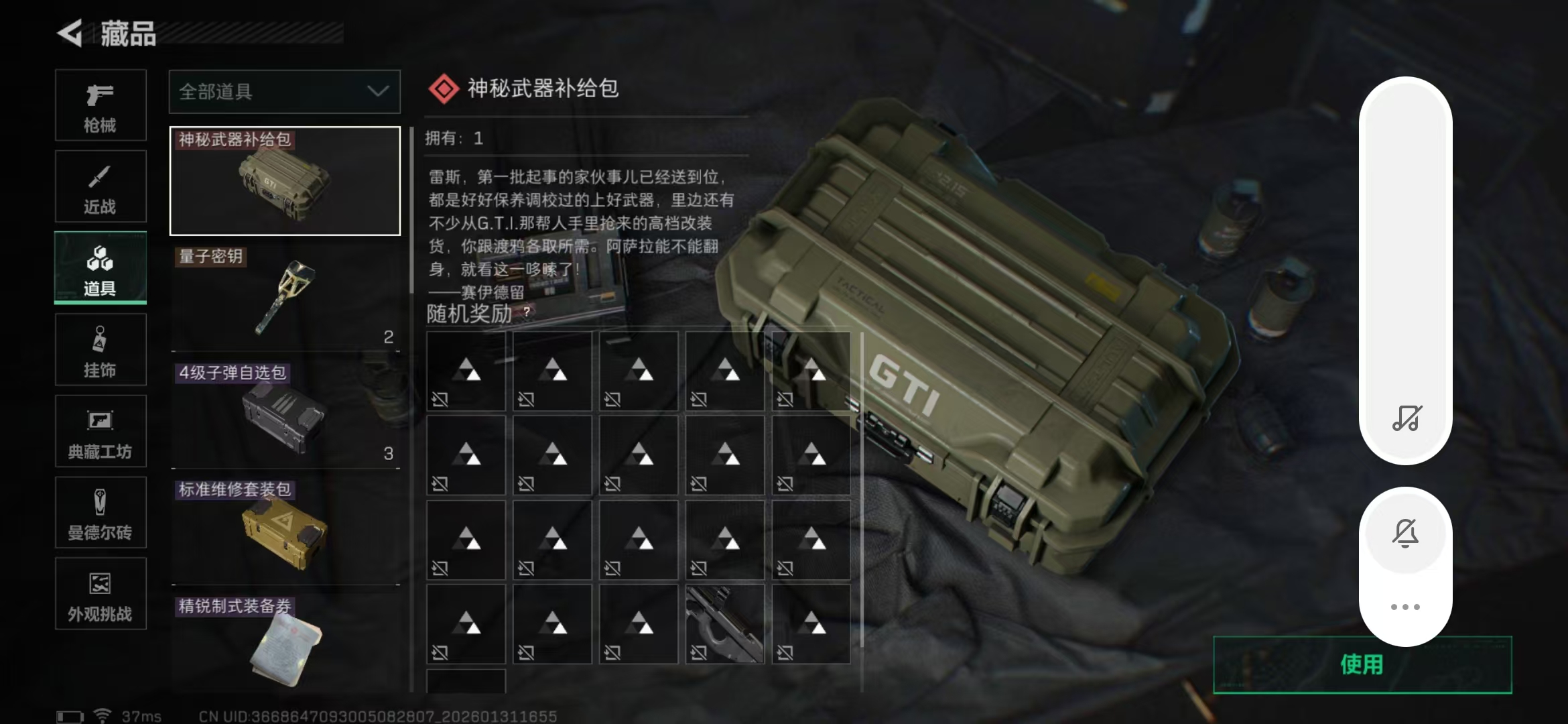Image resolution: width=1568 pixels, height=724 pixels.
Task: Select the 近战 melee weapons category
Action: [x=101, y=186]
